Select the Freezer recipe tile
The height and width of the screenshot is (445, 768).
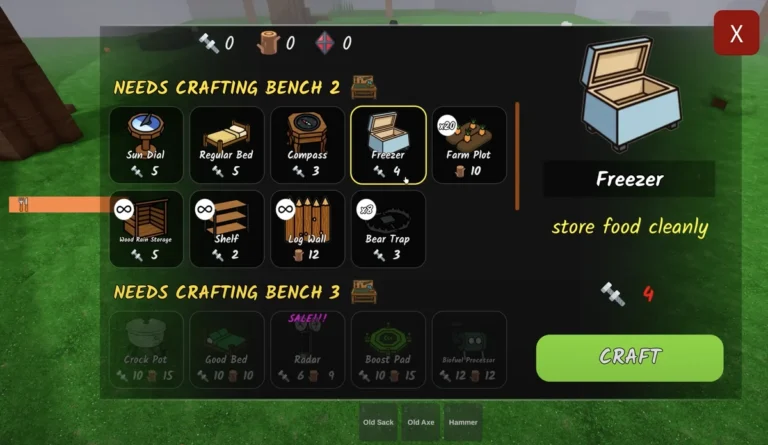tap(388, 145)
